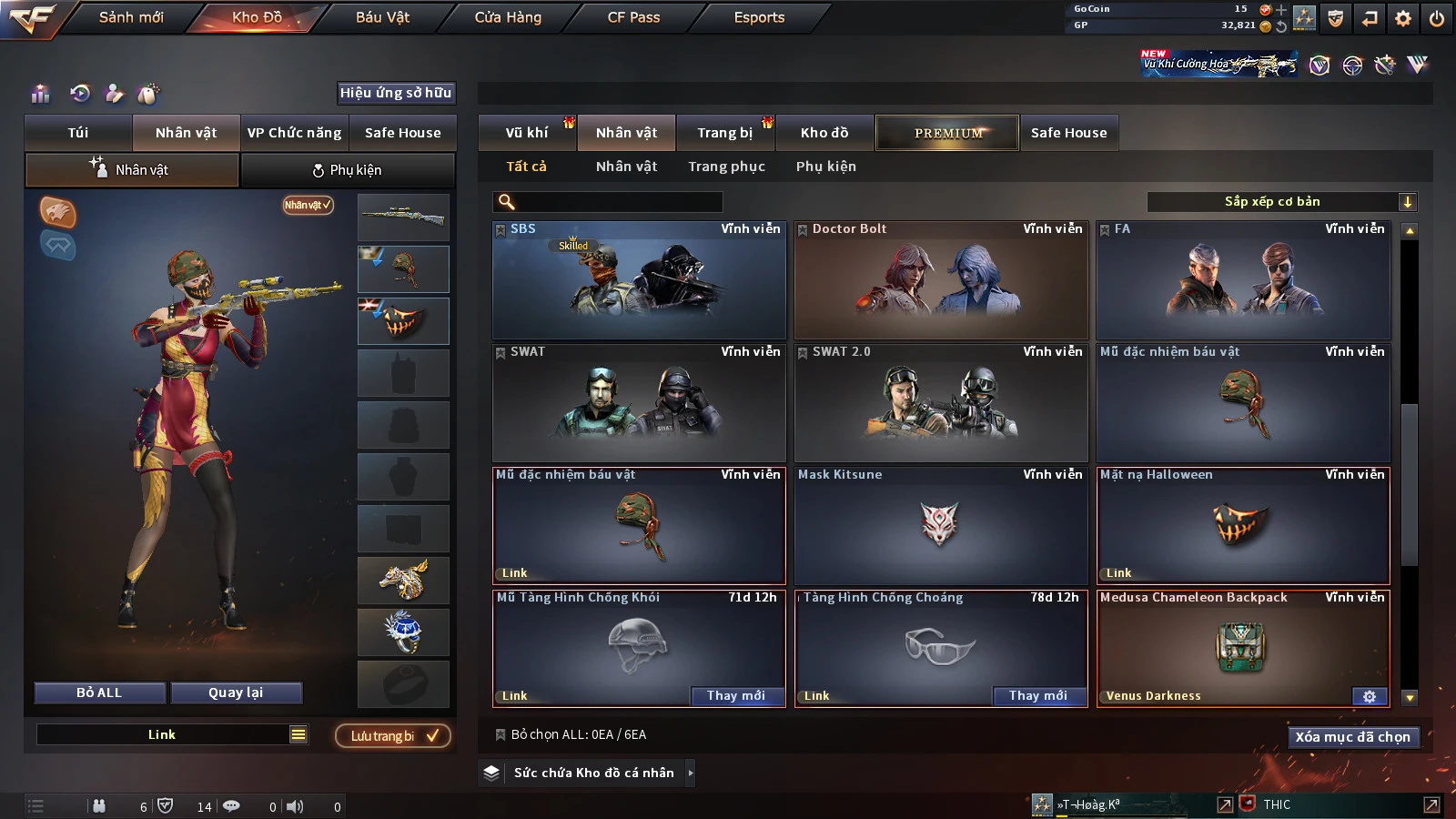
Task: Click Xóa mục đã chọn button
Action: (x=1352, y=737)
